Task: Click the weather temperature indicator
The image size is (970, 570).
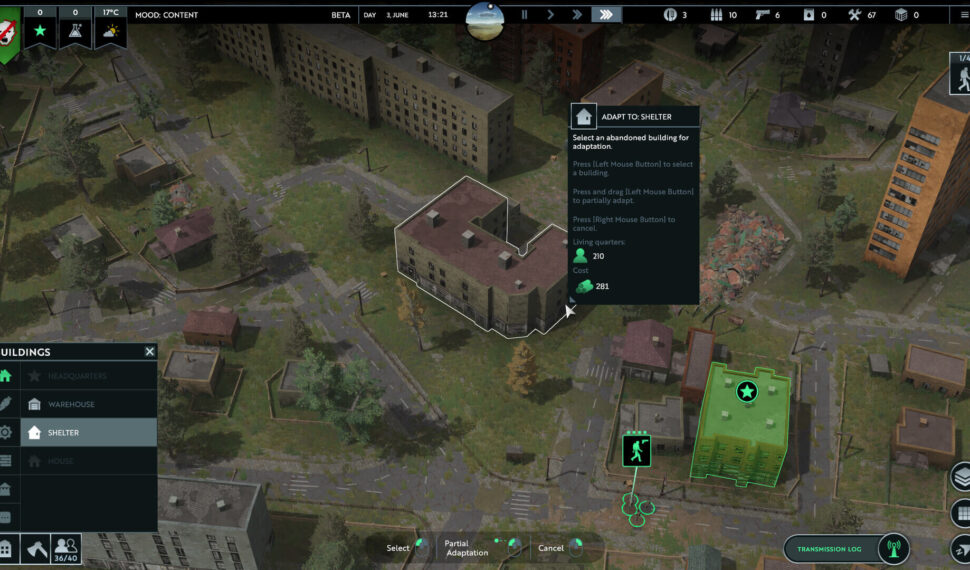Action: coord(110,31)
